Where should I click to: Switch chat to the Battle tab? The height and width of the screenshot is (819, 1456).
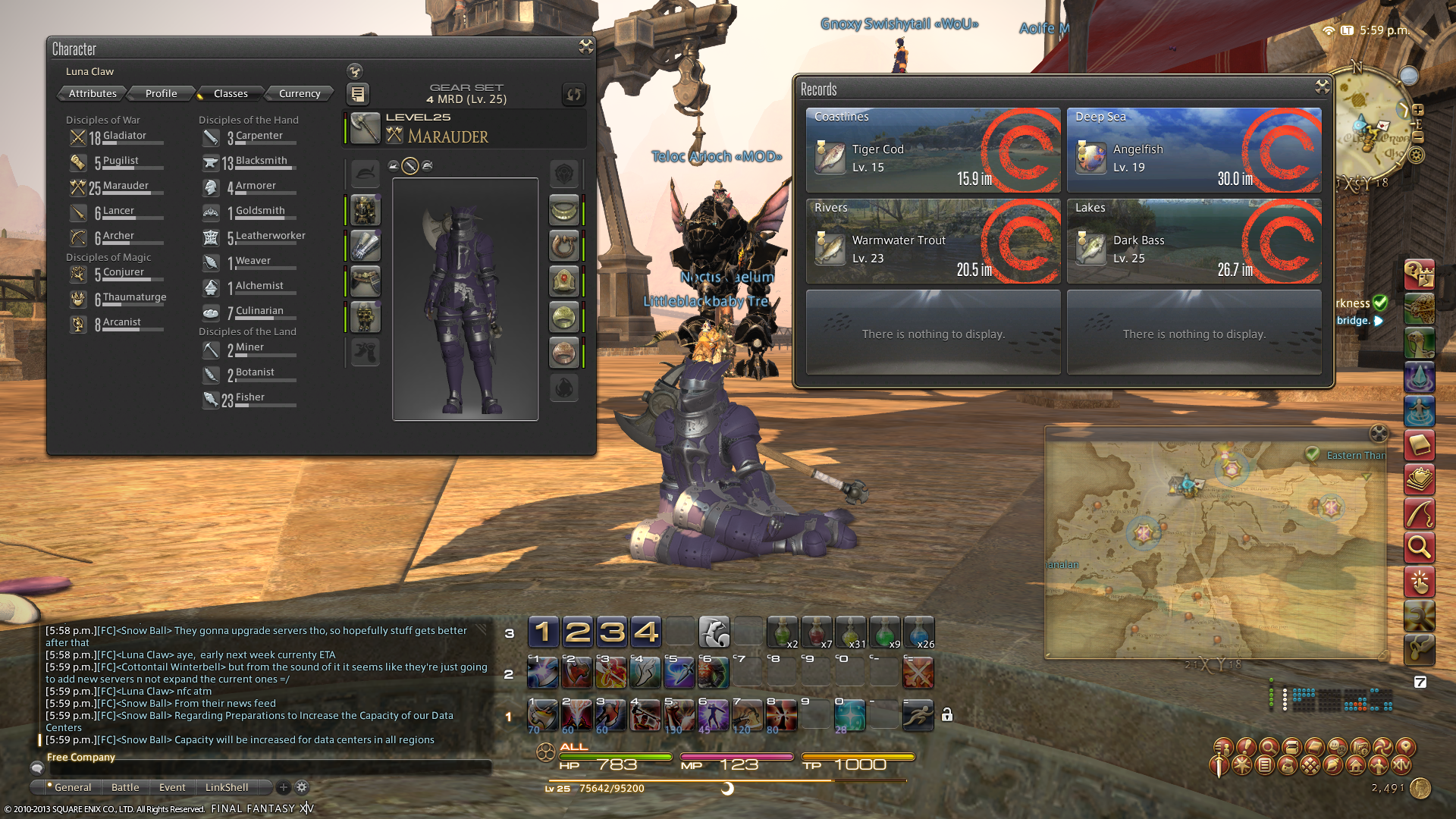coord(125,787)
